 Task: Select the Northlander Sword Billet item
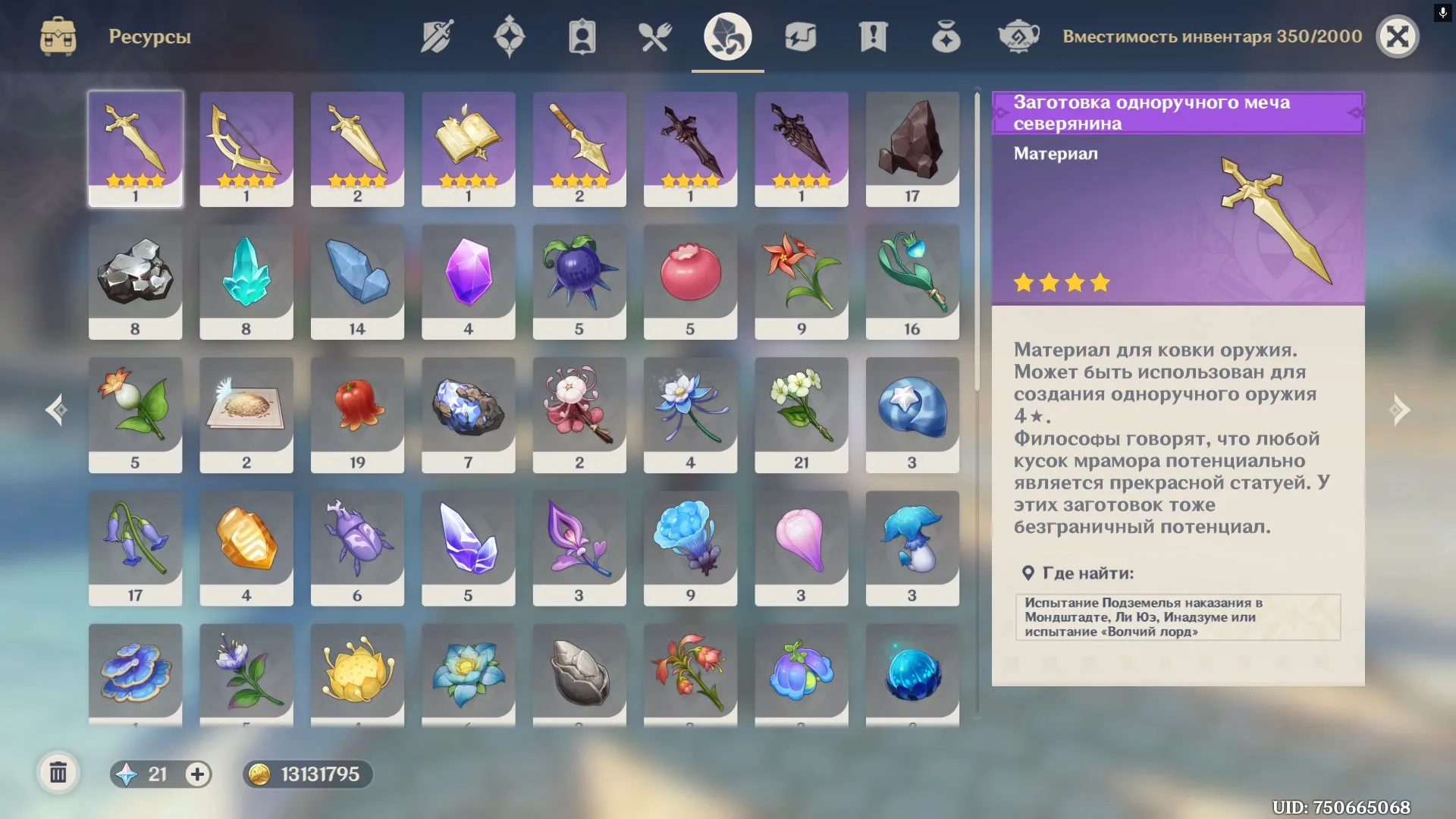[x=135, y=146]
